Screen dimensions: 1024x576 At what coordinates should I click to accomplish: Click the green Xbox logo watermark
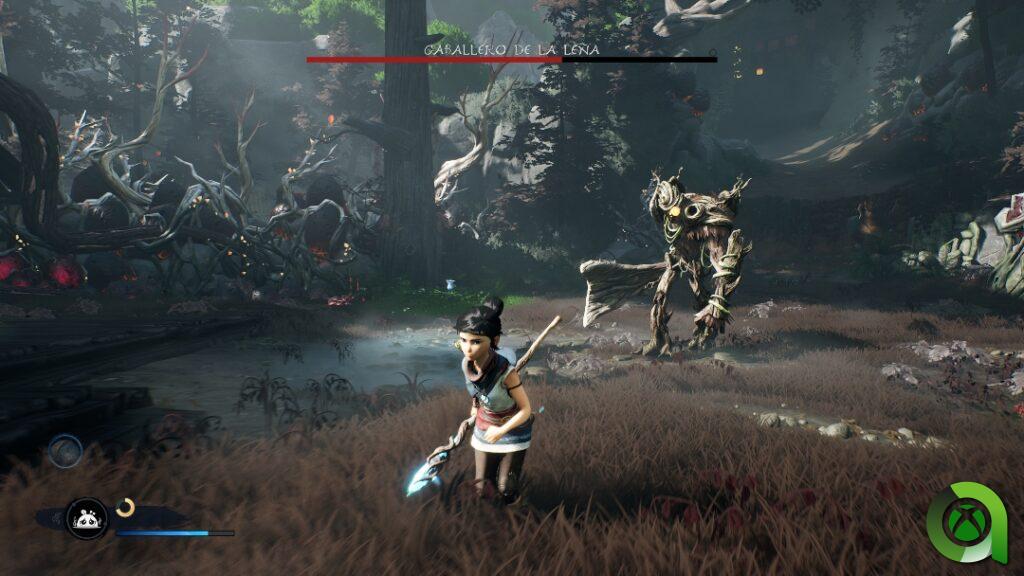click(967, 523)
